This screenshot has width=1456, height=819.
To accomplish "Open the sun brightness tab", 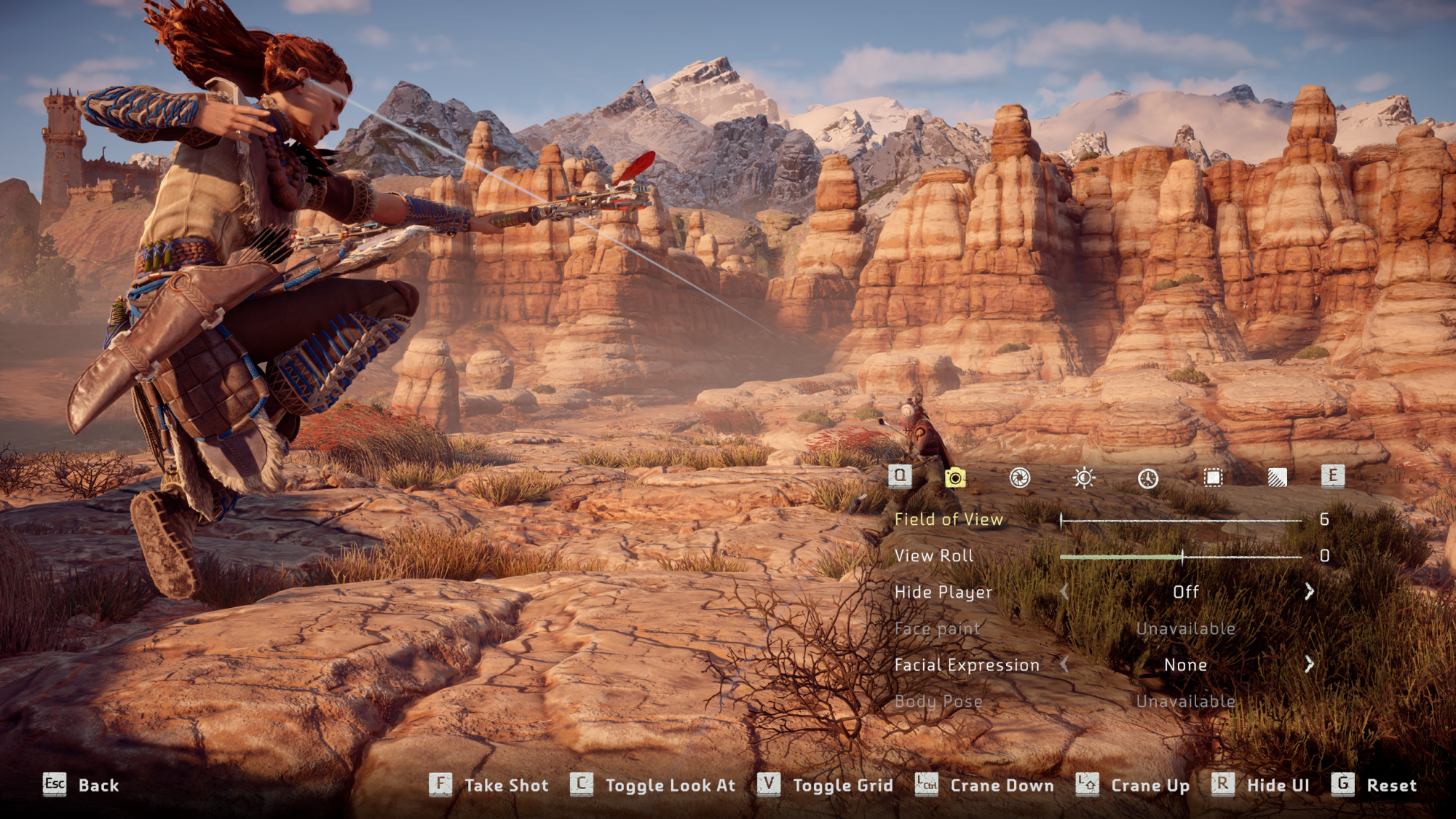I will [1084, 478].
